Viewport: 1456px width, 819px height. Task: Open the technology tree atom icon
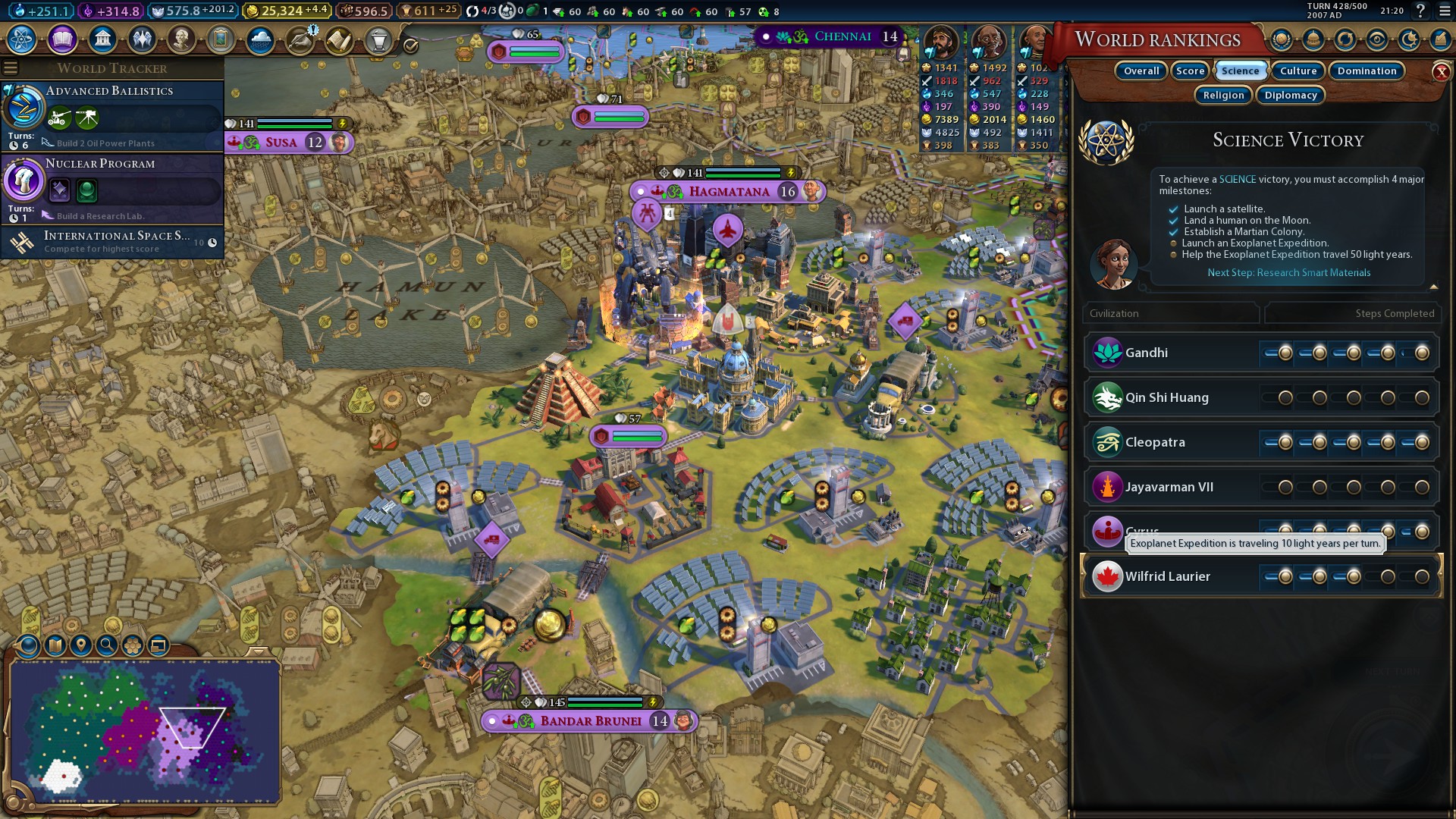pyautogui.click(x=22, y=39)
